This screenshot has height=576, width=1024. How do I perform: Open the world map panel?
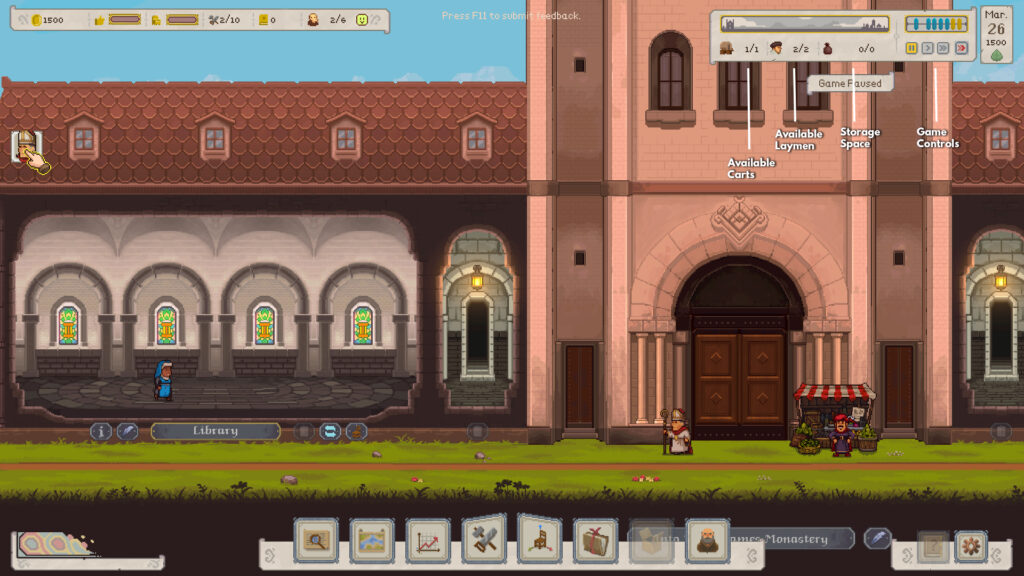372,541
